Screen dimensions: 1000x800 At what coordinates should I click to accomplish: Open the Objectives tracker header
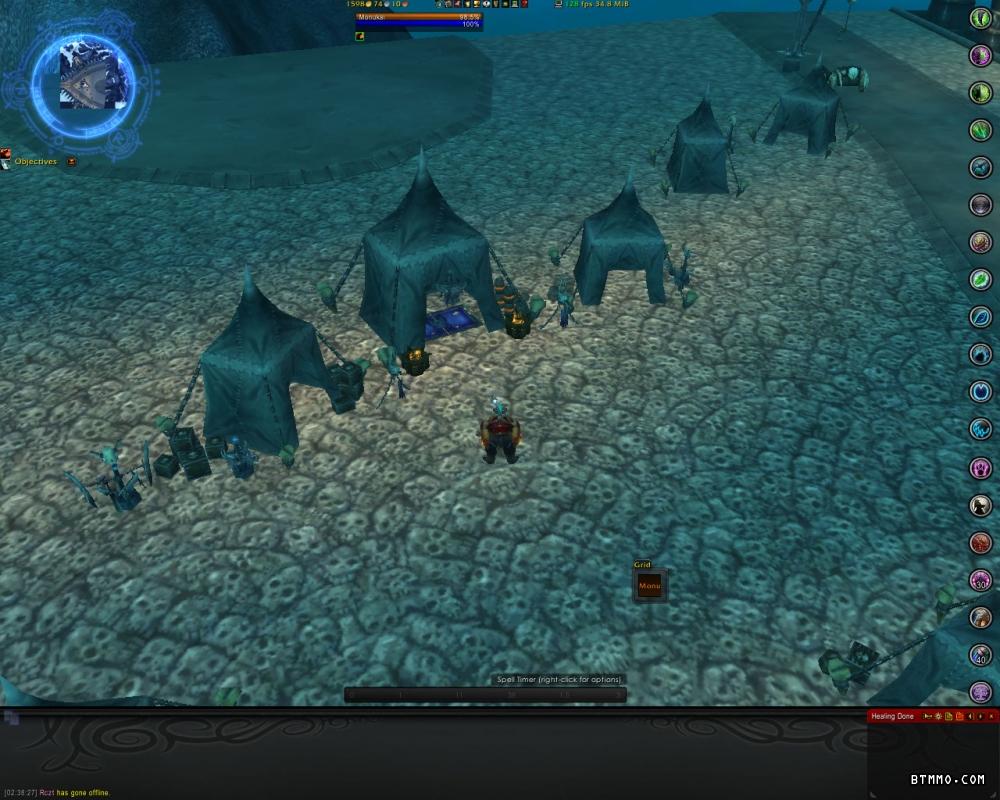coord(36,162)
